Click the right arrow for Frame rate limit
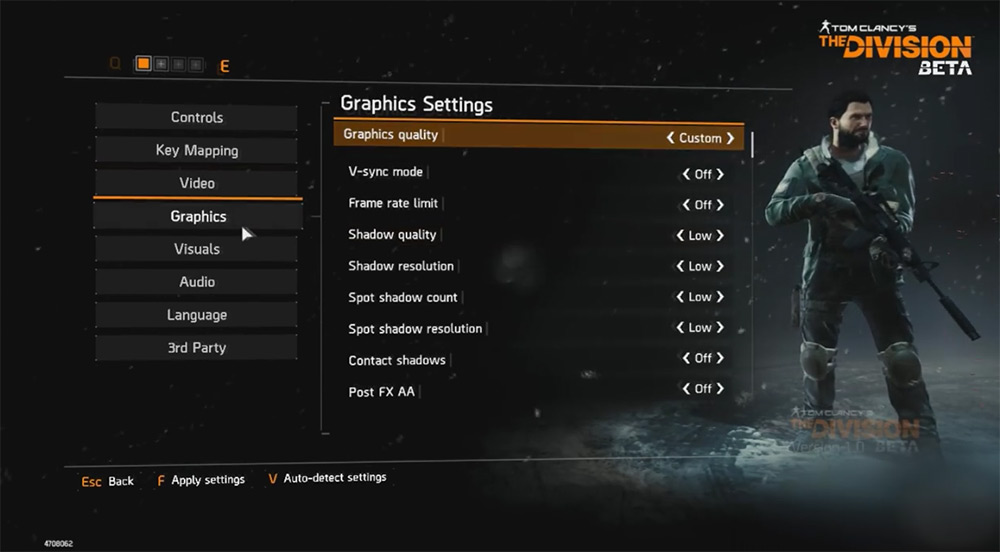The image size is (1000, 552). [x=720, y=205]
